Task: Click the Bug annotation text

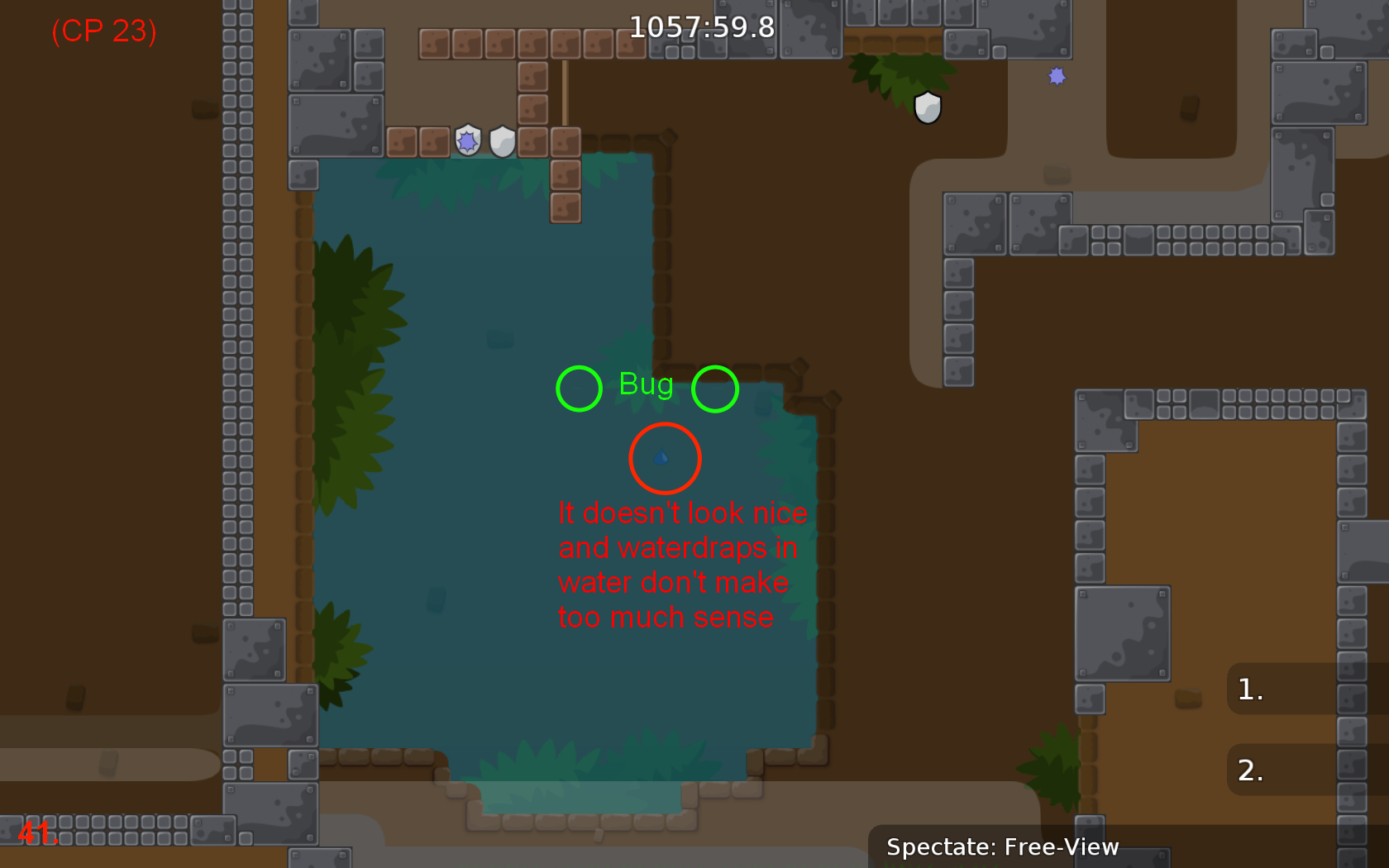Action: [646, 384]
